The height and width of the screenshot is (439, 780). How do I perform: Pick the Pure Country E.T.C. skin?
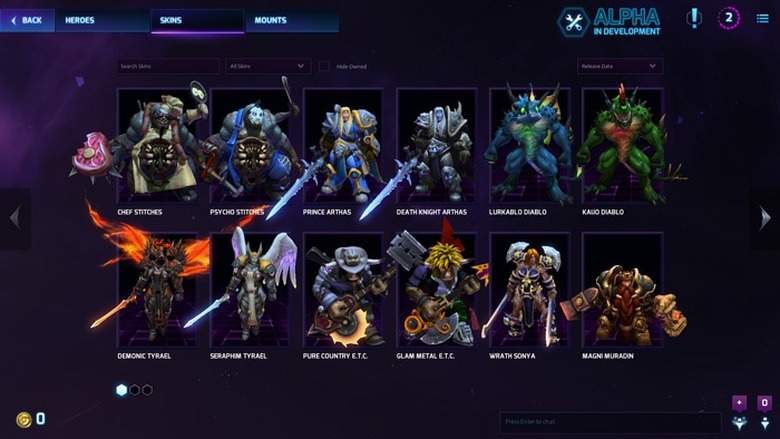343,290
